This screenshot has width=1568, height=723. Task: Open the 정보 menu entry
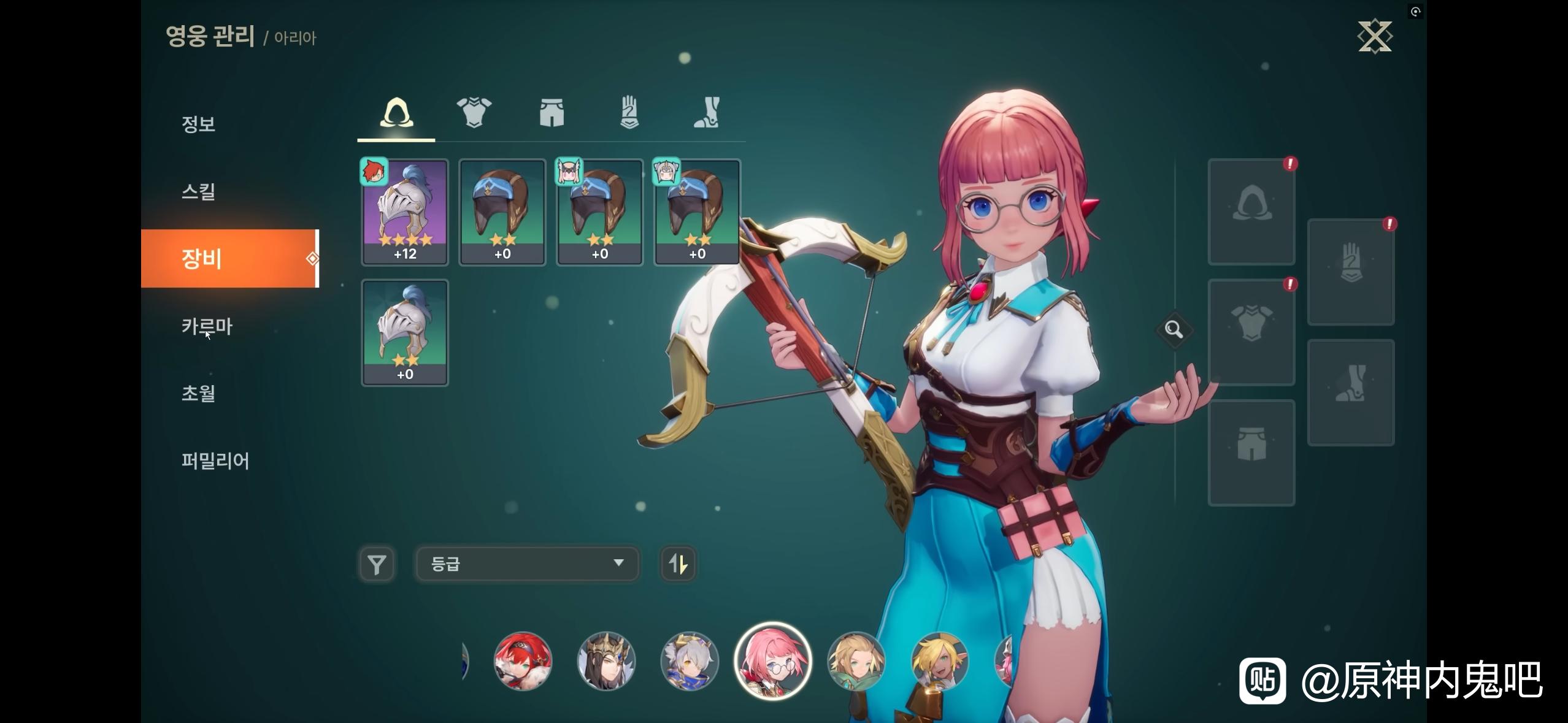pyautogui.click(x=198, y=124)
